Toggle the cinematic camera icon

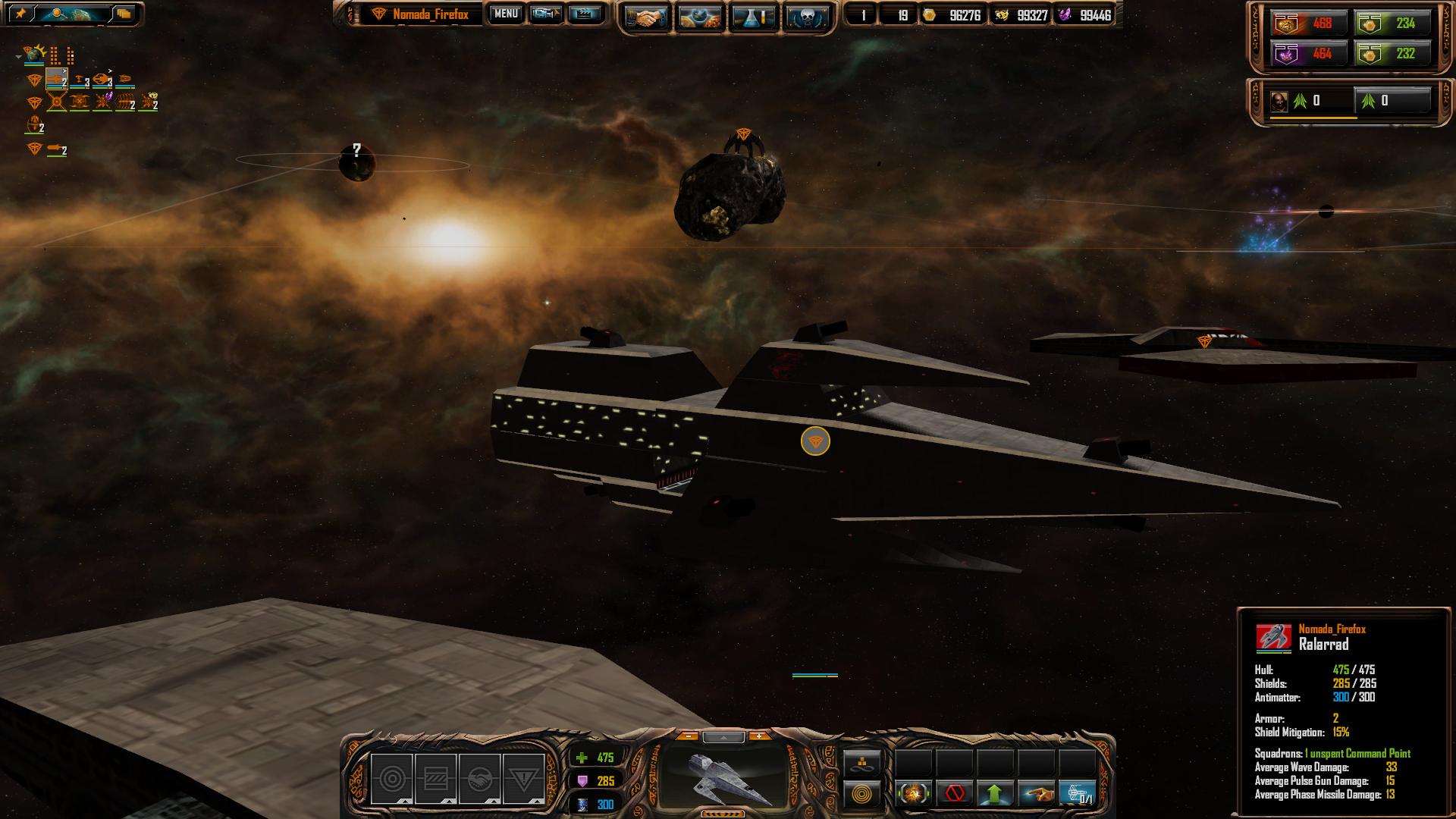pyautogui.click(x=544, y=14)
